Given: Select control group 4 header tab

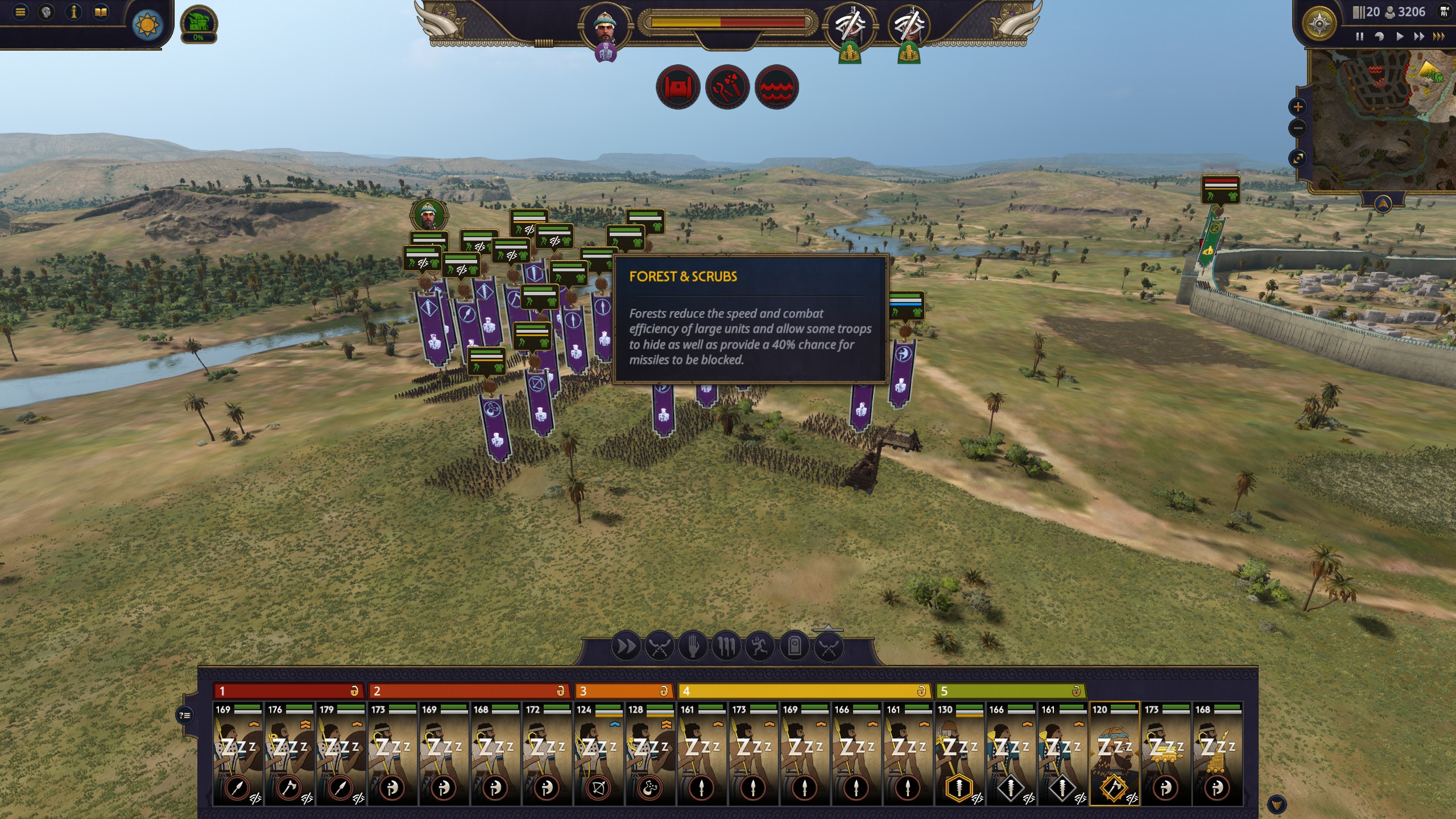Looking at the screenshot, I should (796, 692).
